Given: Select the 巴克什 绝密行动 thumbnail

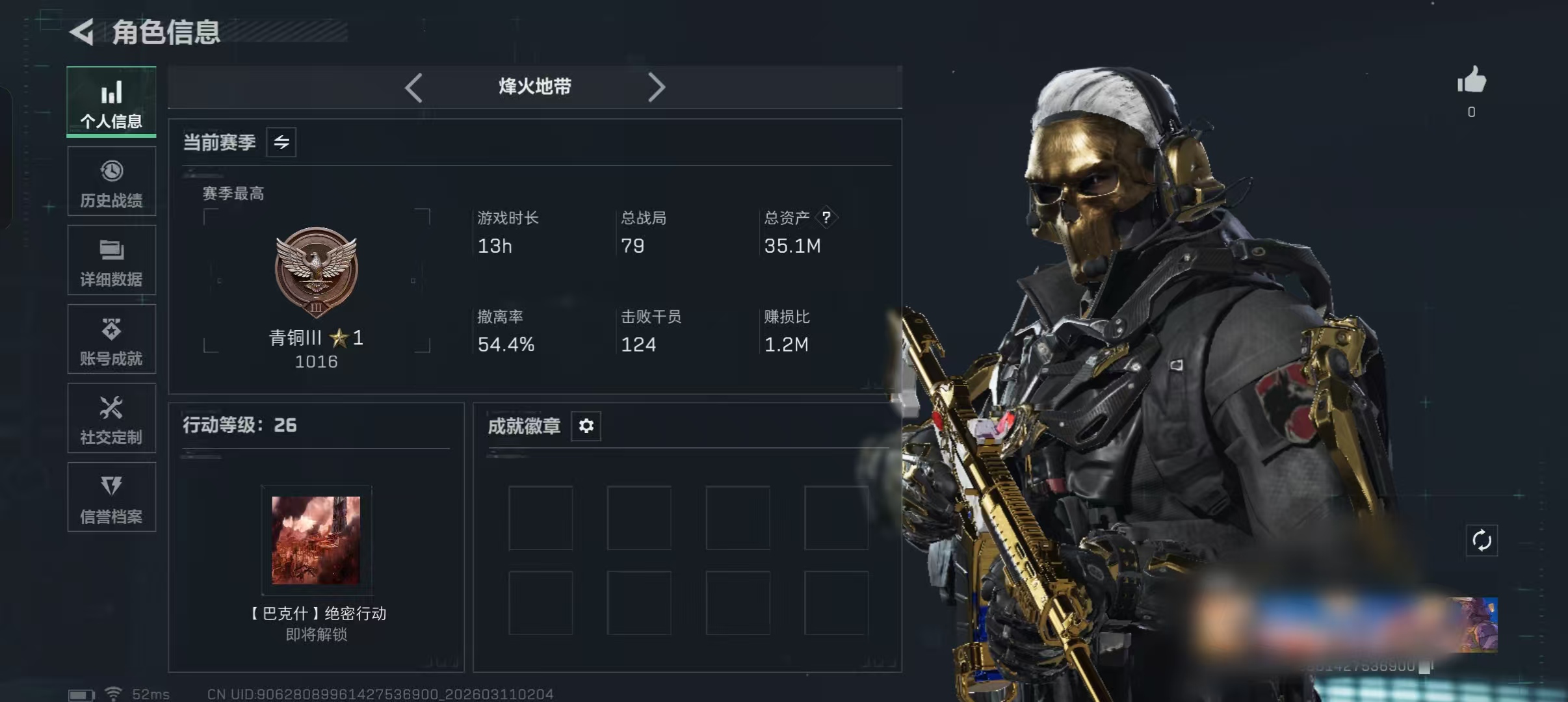Looking at the screenshot, I should 316,540.
